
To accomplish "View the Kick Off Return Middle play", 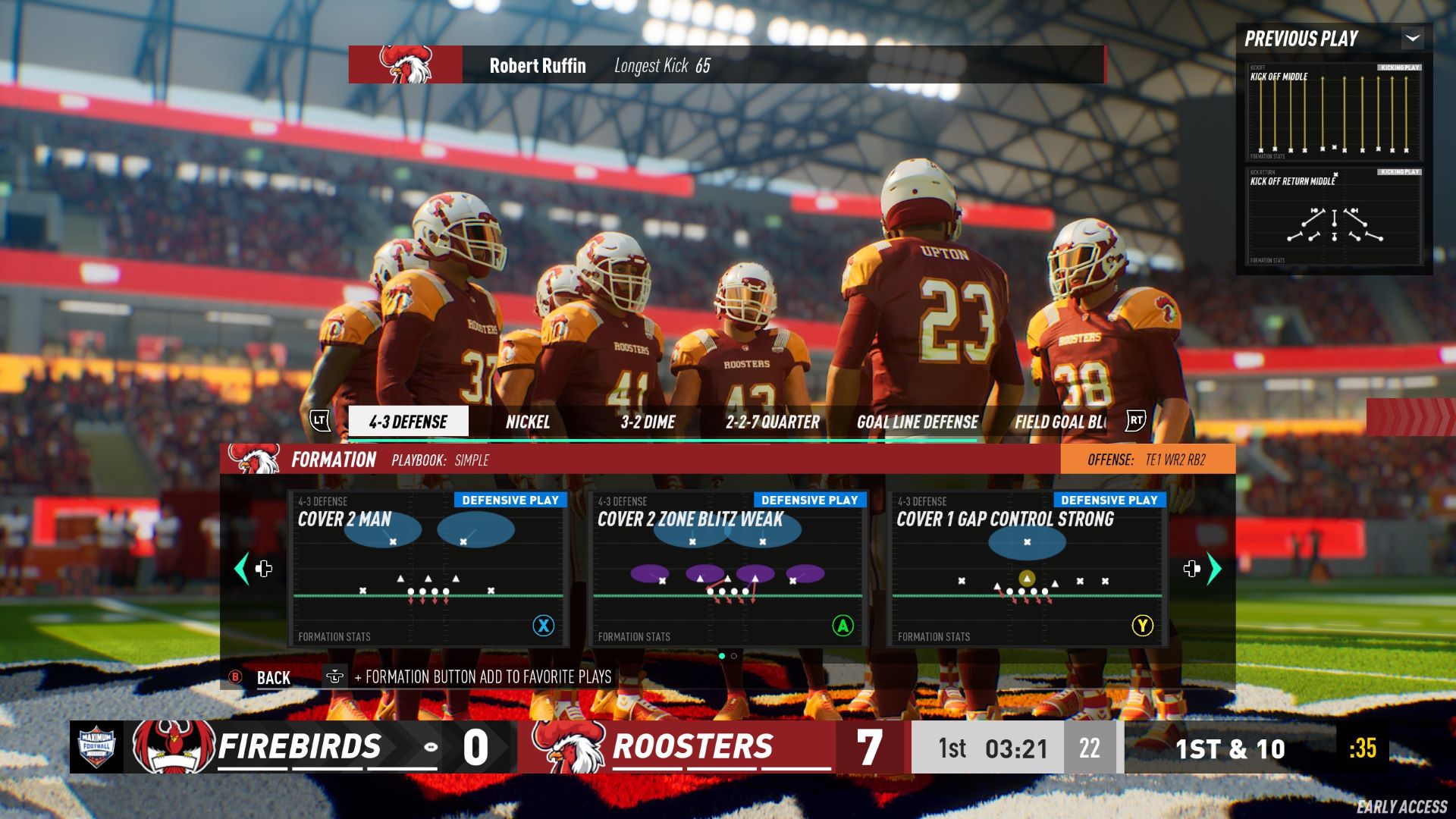I will (x=1334, y=218).
